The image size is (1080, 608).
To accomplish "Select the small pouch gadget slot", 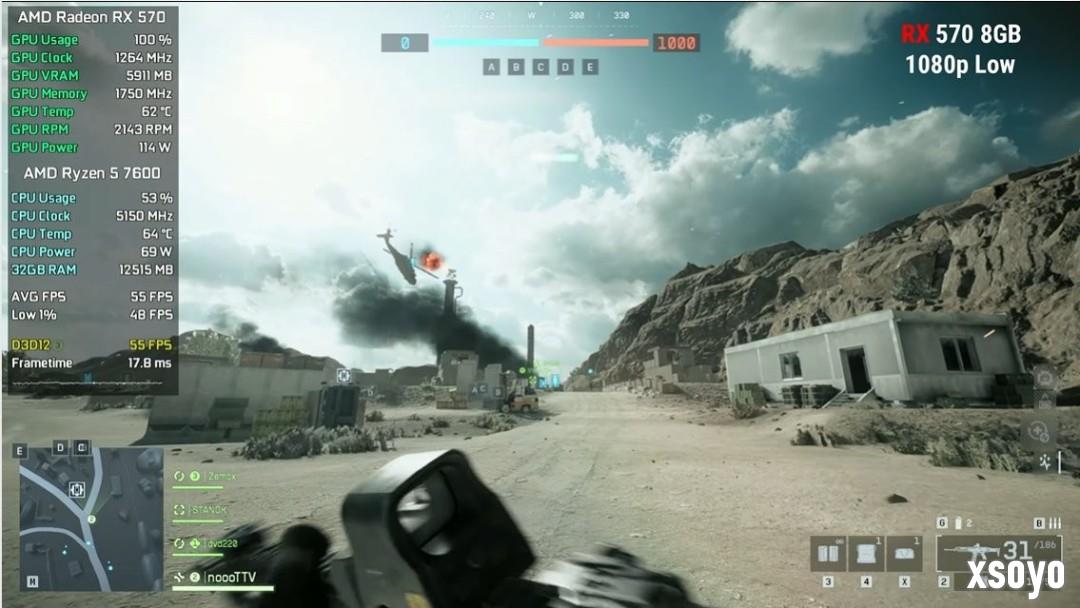I will (x=903, y=553).
